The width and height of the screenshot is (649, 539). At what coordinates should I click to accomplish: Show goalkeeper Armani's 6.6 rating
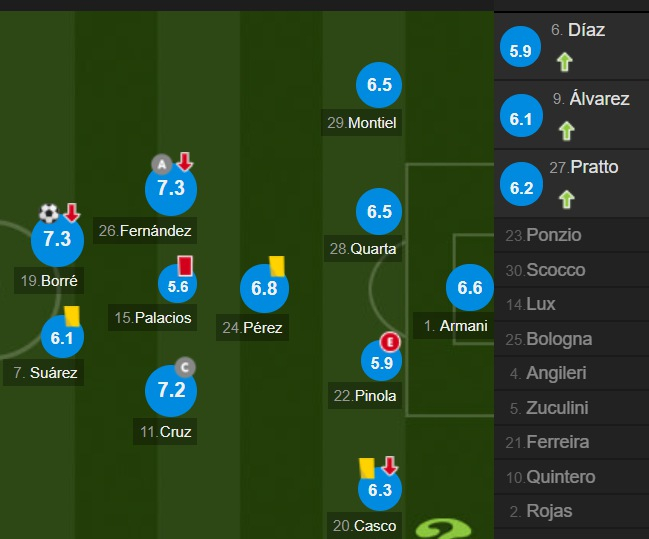coord(469,289)
